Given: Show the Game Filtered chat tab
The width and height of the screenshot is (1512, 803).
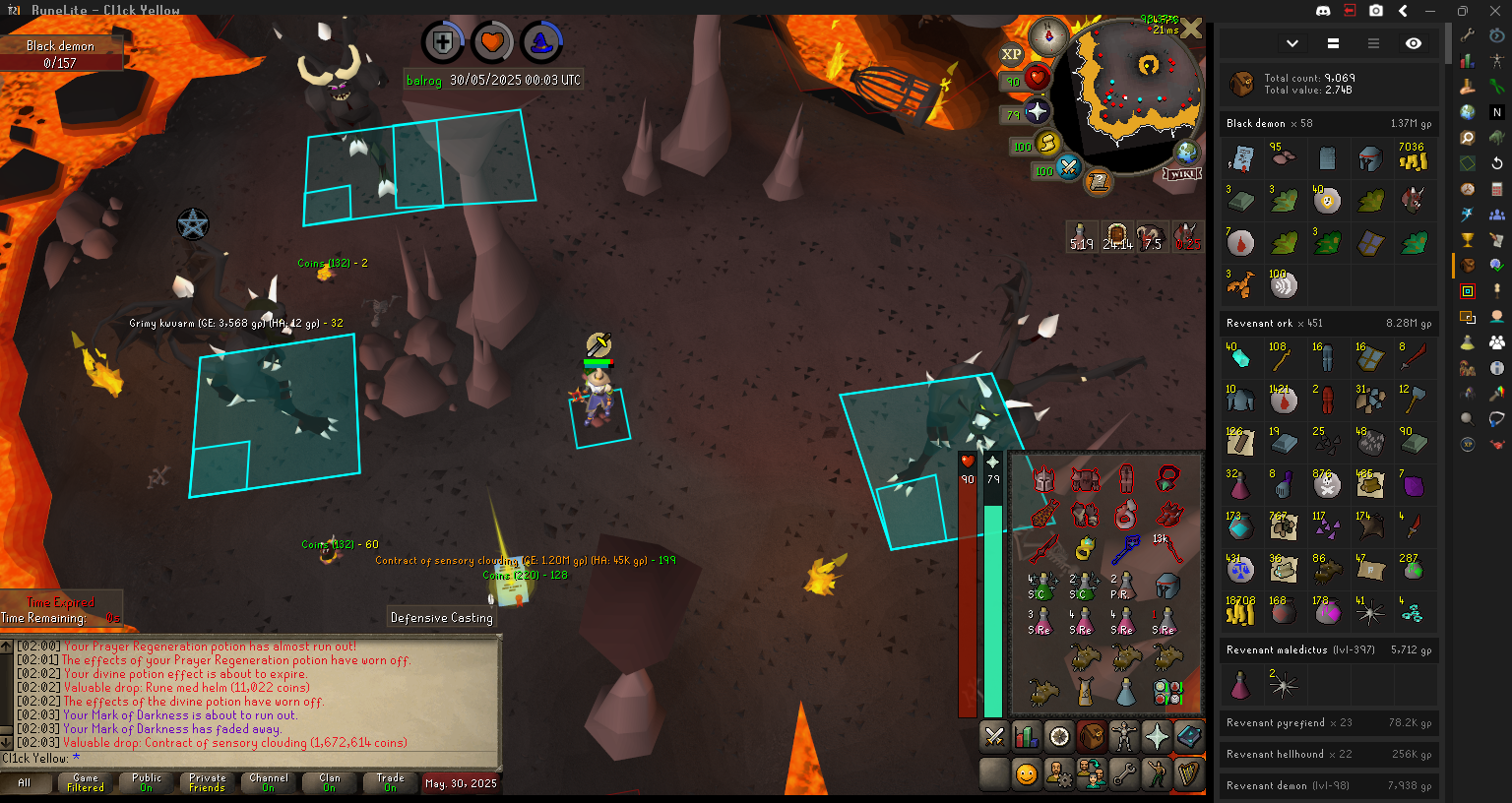Looking at the screenshot, I should (x=86, y=782).
